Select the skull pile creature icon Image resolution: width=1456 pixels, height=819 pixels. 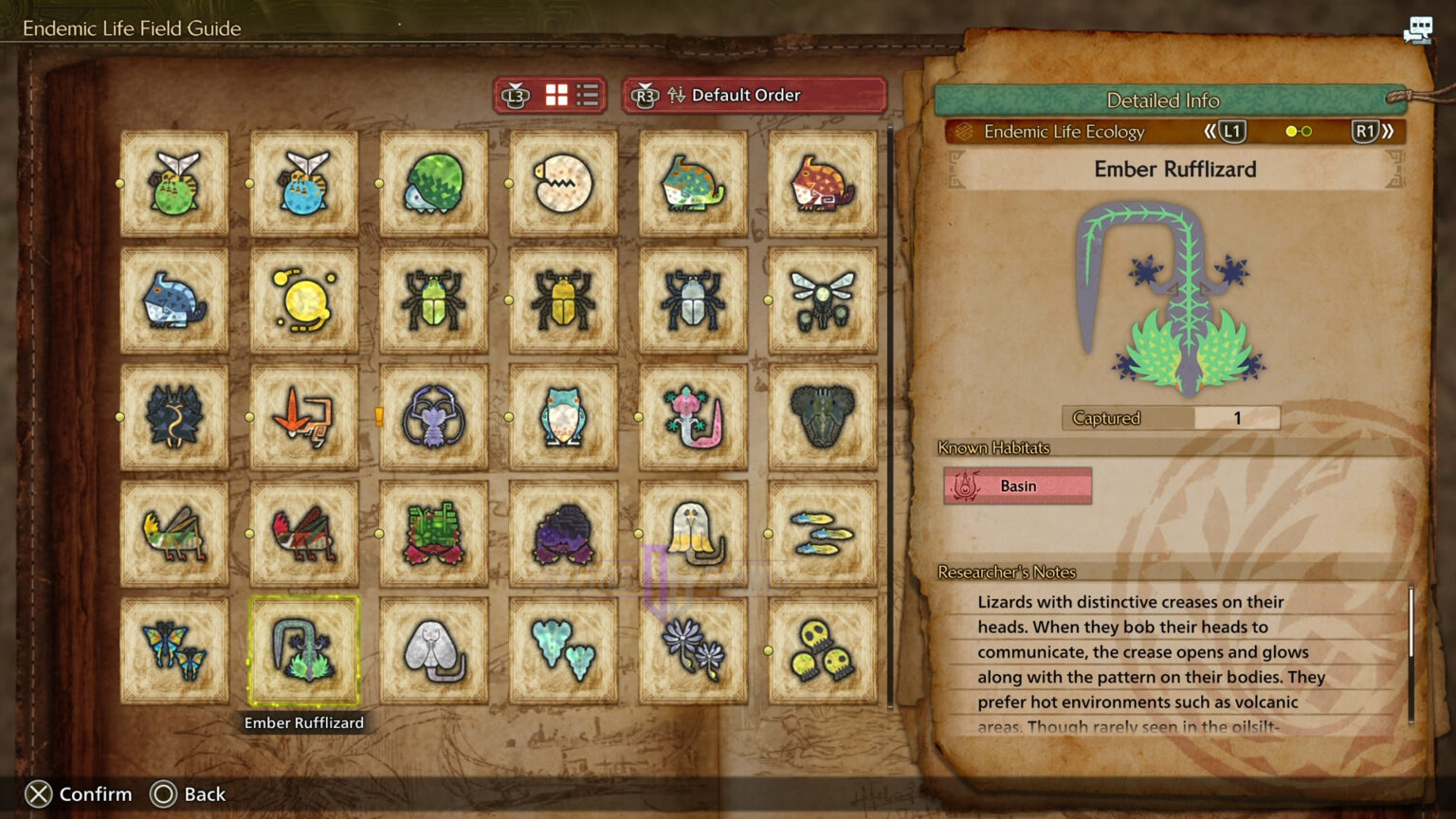pos(821,649)
